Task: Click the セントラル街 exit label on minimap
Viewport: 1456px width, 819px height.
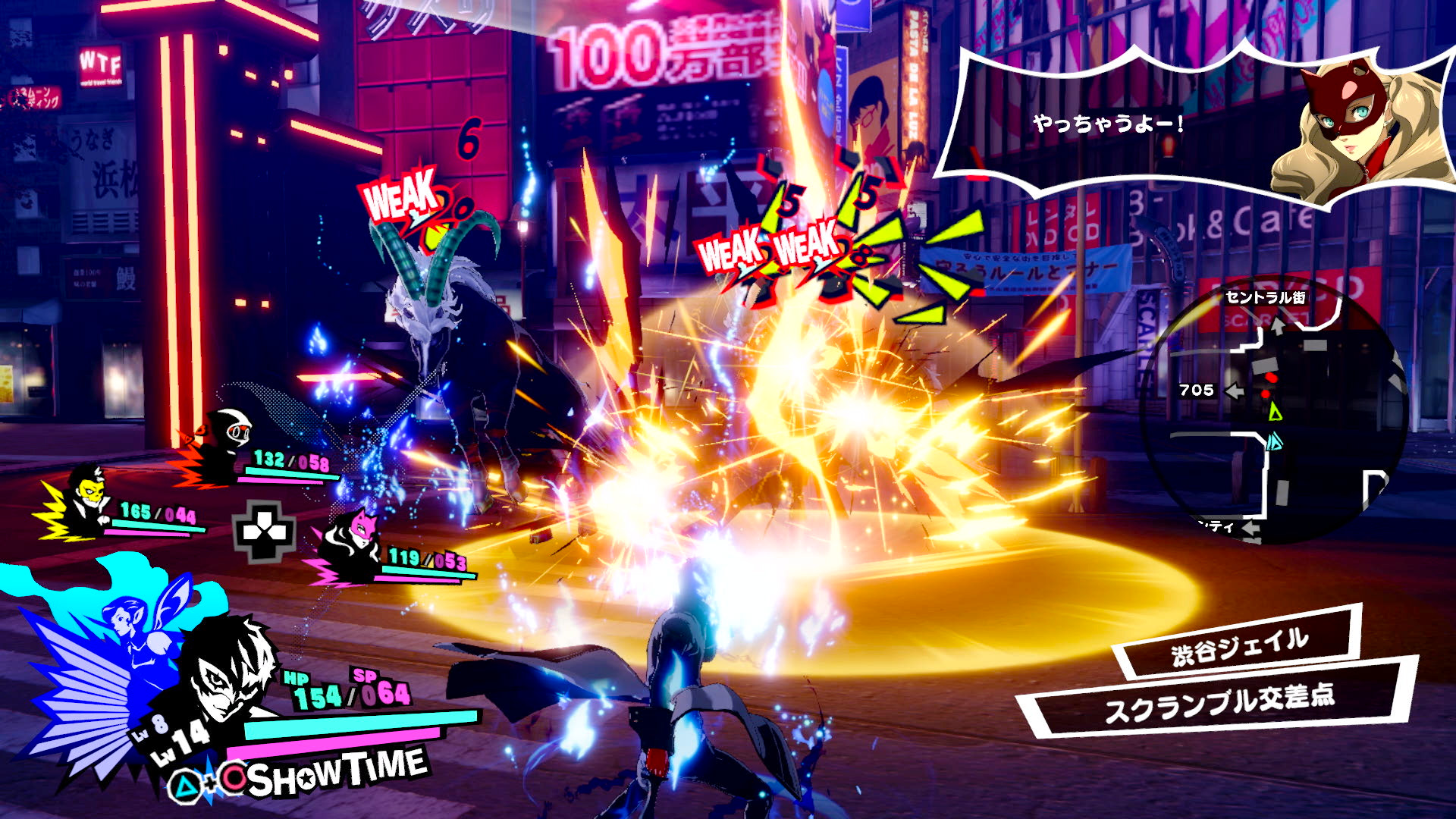Action: [1265, 297]
